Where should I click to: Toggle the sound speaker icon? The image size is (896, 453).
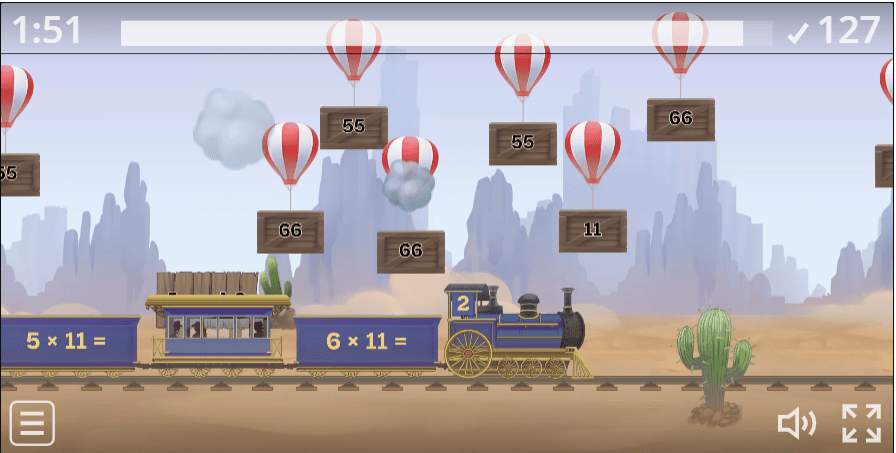point(796,423)
